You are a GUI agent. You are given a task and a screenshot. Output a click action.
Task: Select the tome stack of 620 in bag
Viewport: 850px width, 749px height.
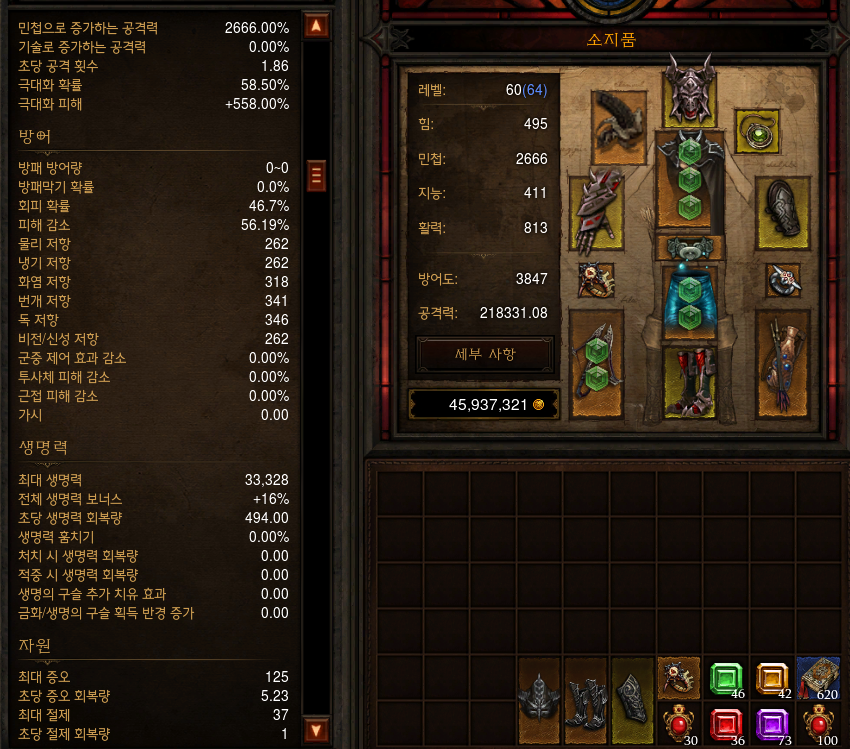coord(820,678)
